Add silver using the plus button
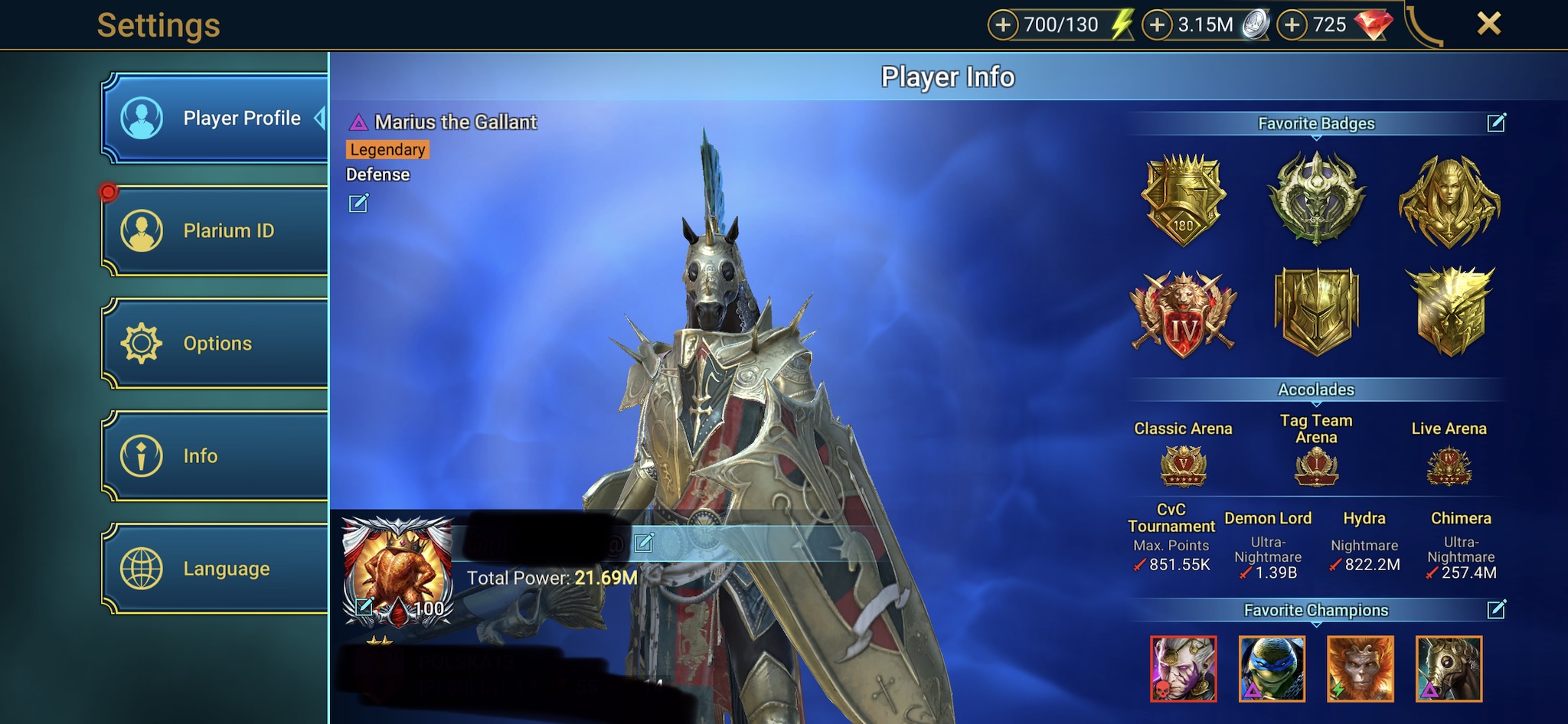Image resolution: width=1568 pixels, height=724 pixels. 1157,25
